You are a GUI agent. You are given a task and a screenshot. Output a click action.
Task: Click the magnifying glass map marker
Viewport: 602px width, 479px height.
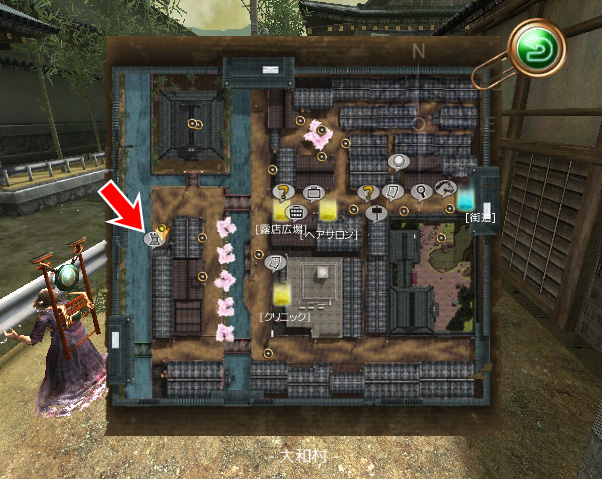[421, 191]
